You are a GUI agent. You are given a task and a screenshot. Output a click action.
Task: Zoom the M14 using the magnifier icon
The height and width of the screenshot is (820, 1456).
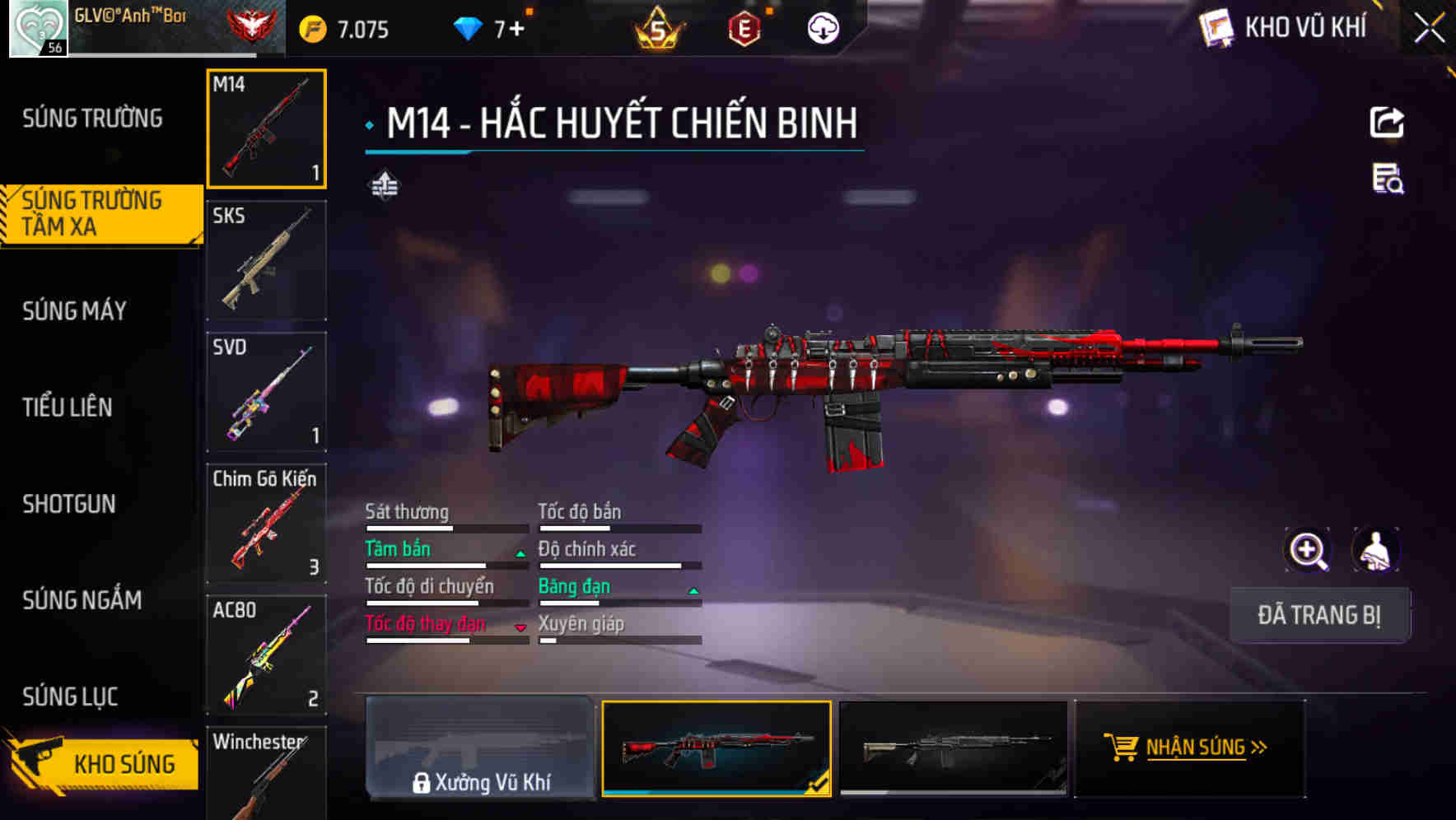[1308, 550]
